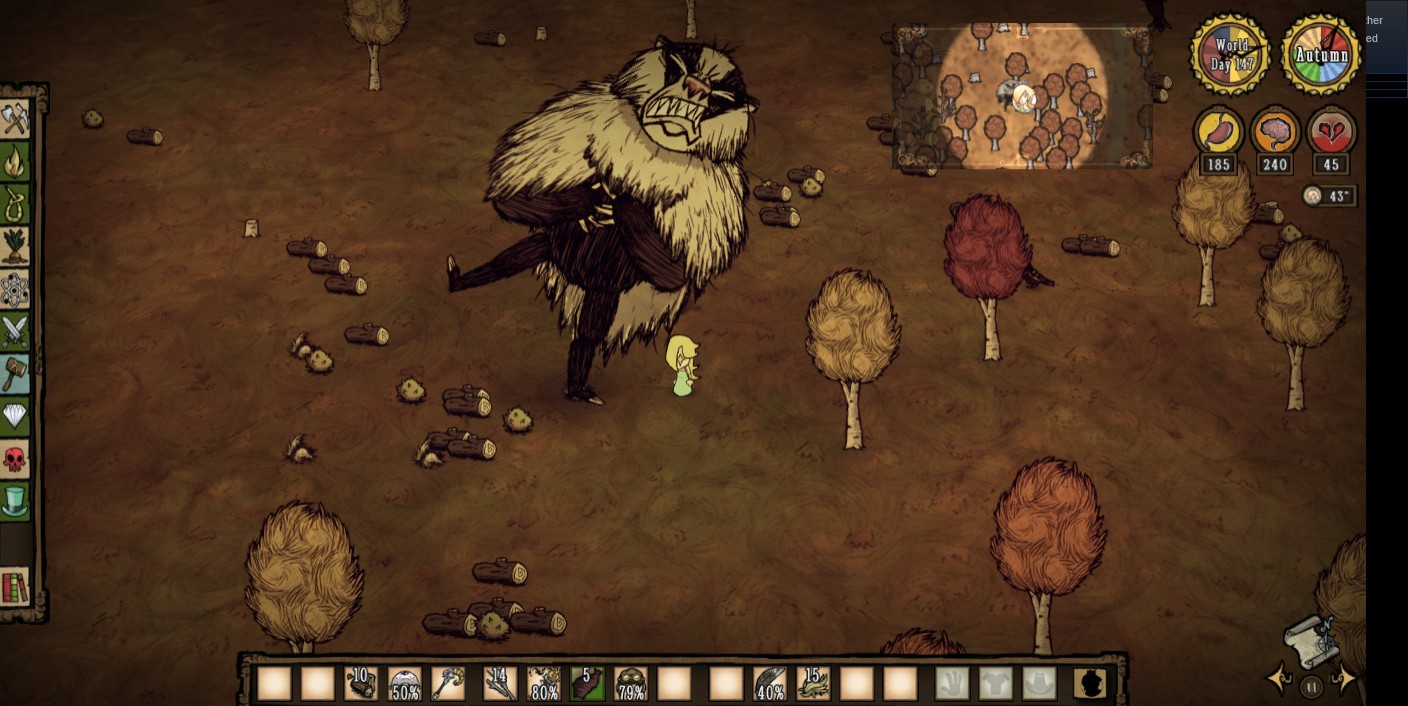Select the Survival rope-trap tab
The height and width of the screenshot is (706, 1408).
click(15, 204)
